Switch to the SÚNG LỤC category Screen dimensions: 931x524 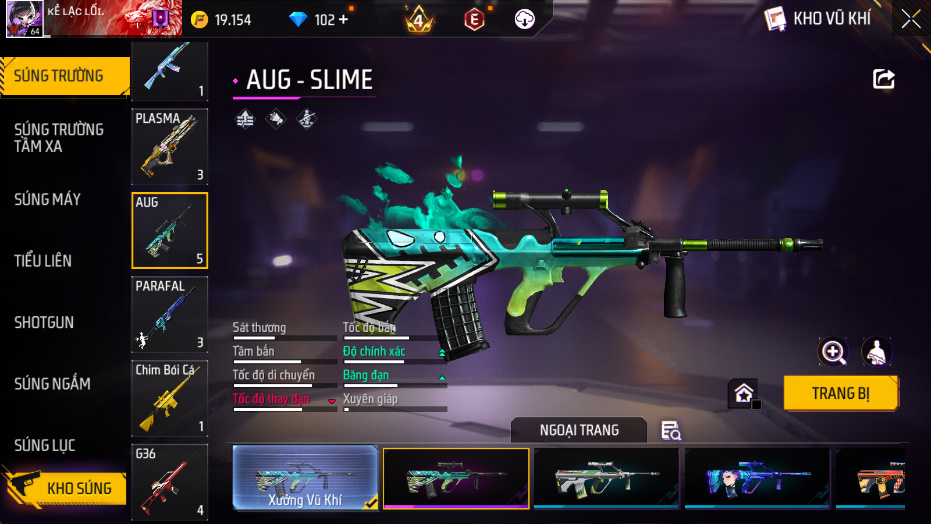point(45,445)
